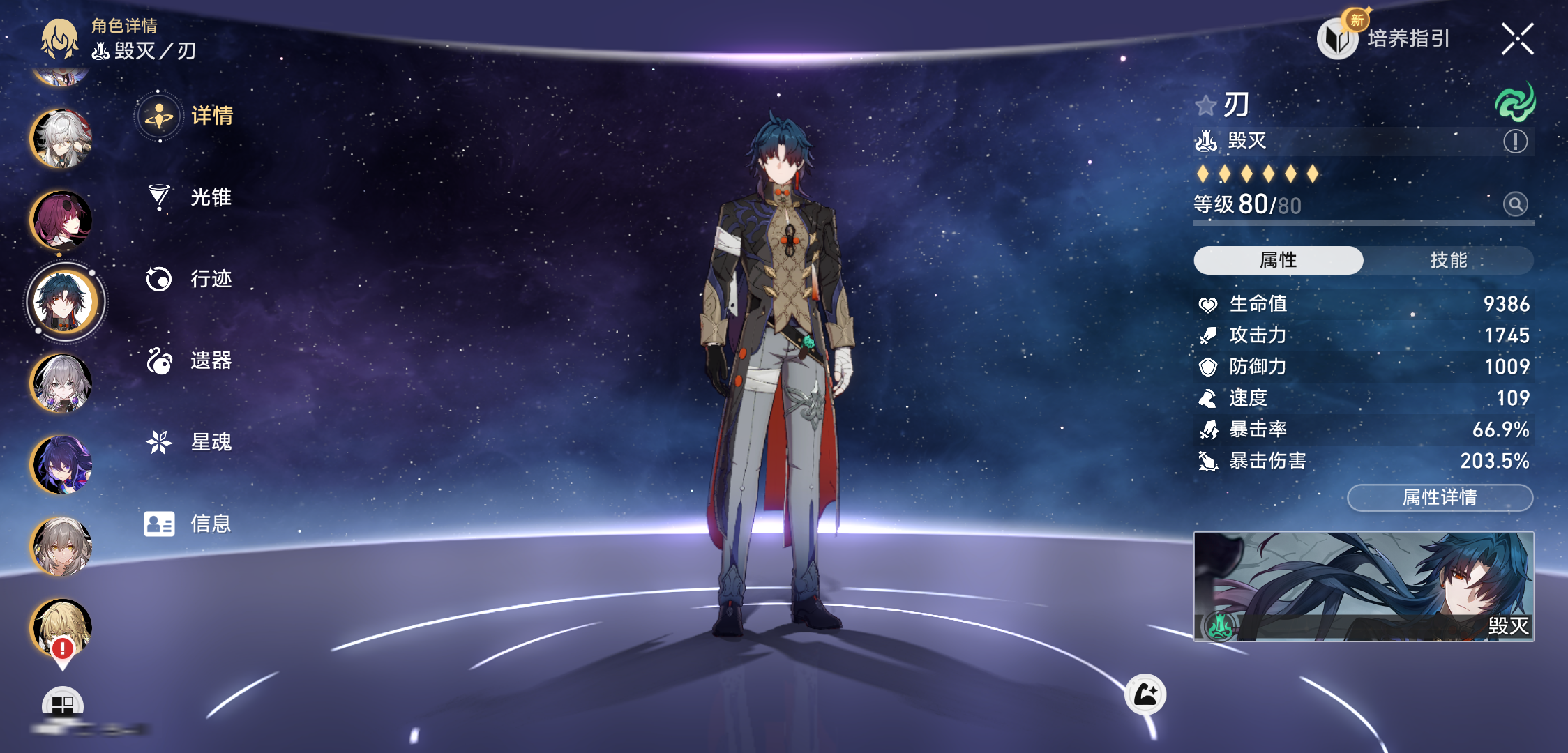This screenshot has height=753, width=1568.
Task: Toggle the favorite star next to 刃
Action: (x=1205, y=106)
